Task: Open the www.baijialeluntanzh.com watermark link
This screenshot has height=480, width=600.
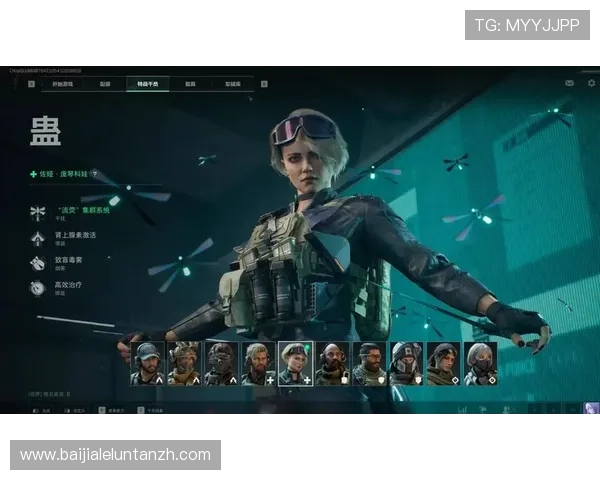Action: tap(116, 455)
